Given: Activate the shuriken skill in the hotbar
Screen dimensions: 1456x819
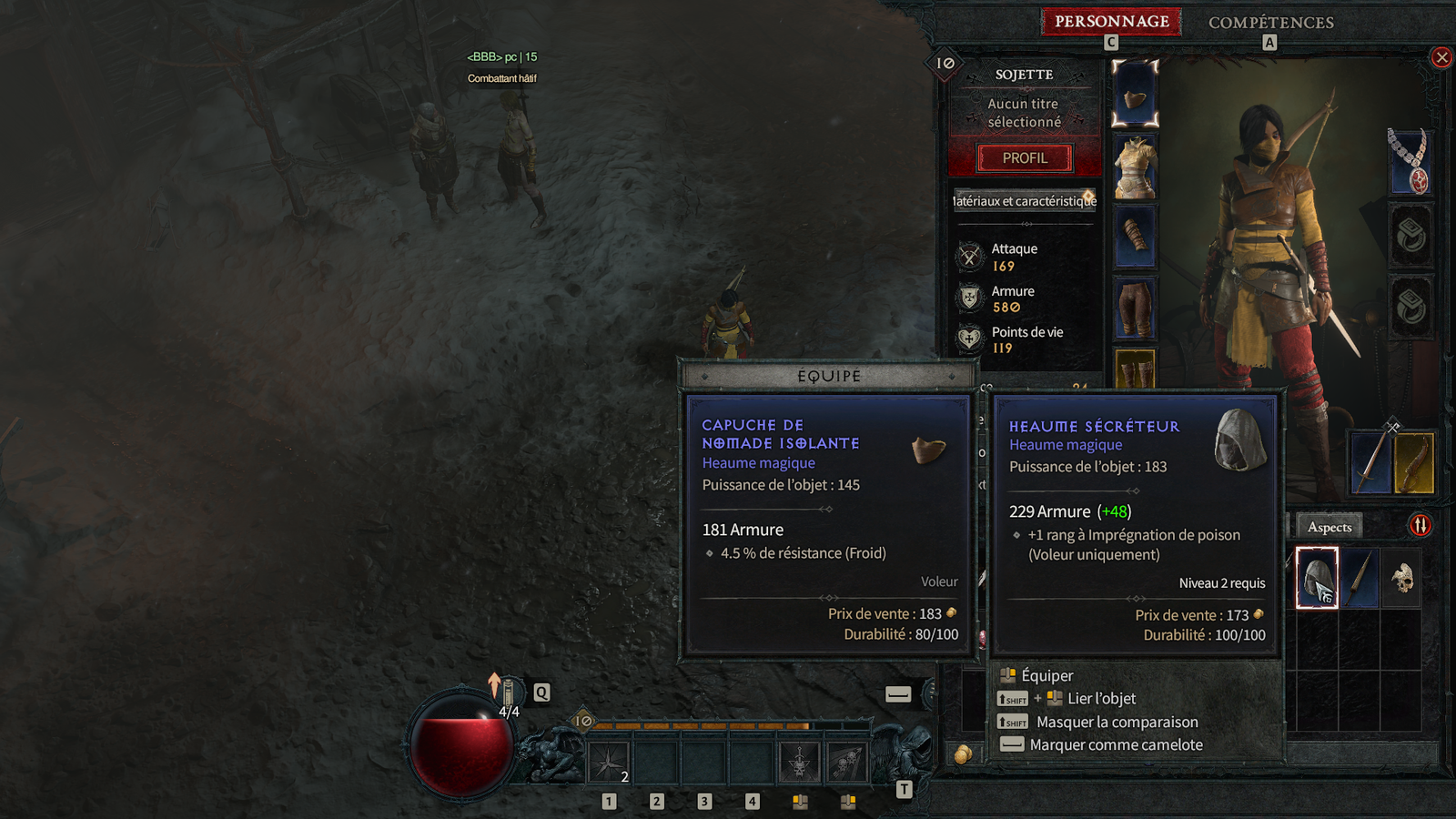Looking at the screenshot, I should [608, 763].
